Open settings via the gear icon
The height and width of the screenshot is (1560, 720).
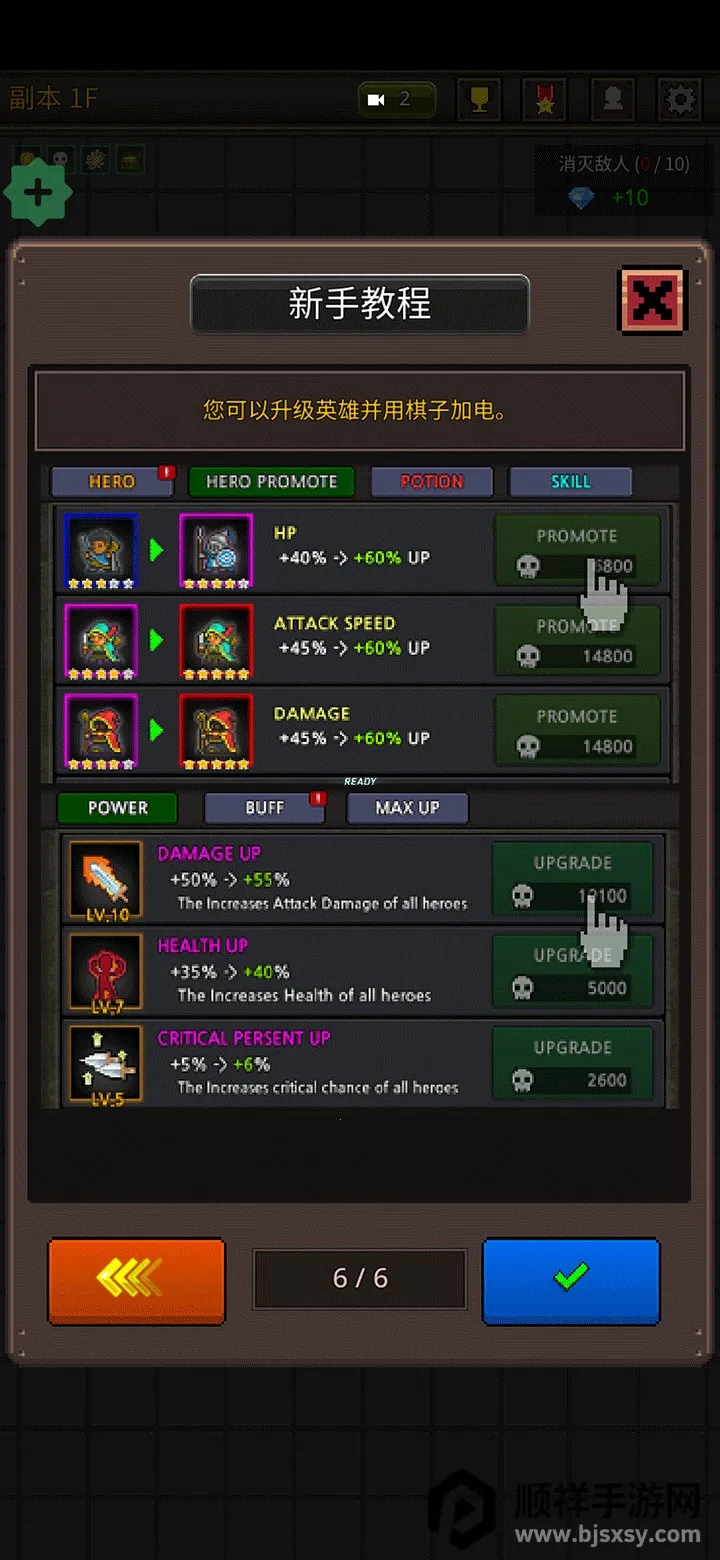pos(680,100)
